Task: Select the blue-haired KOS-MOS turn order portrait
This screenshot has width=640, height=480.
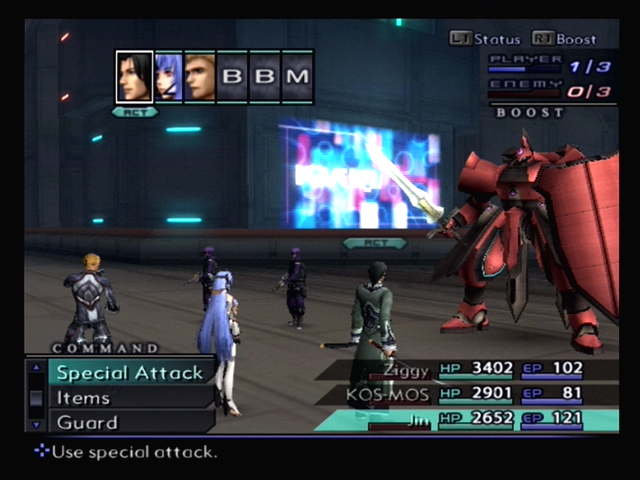Action: (168, 77)
